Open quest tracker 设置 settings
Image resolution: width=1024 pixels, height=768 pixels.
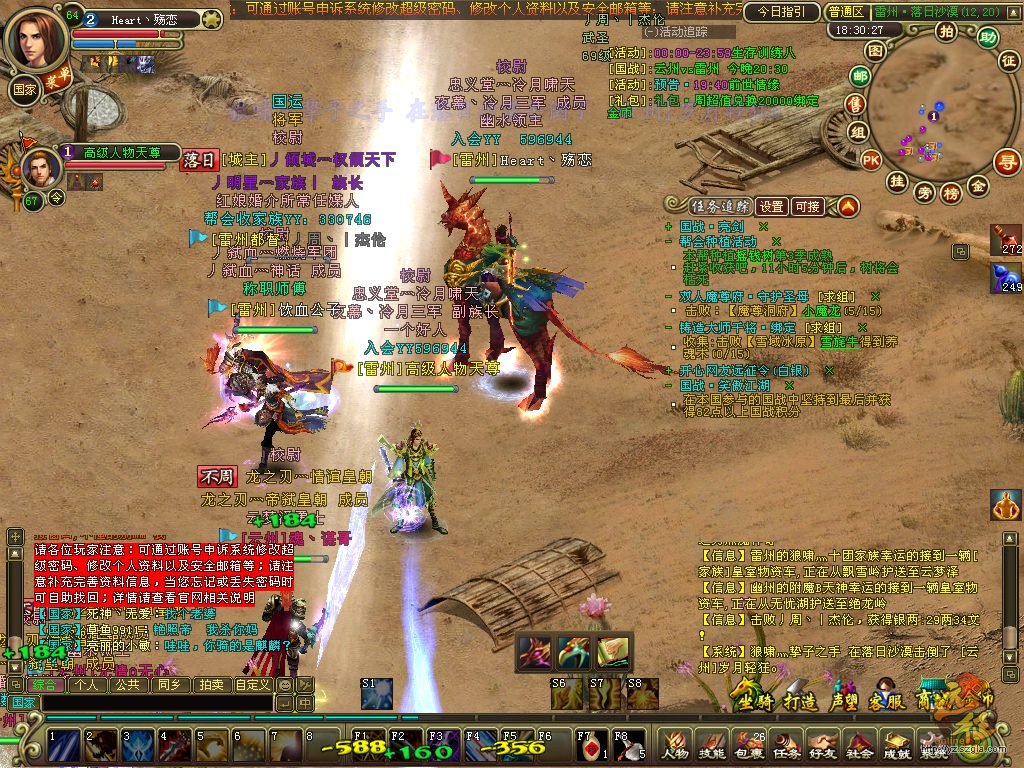tap(770, 207)
